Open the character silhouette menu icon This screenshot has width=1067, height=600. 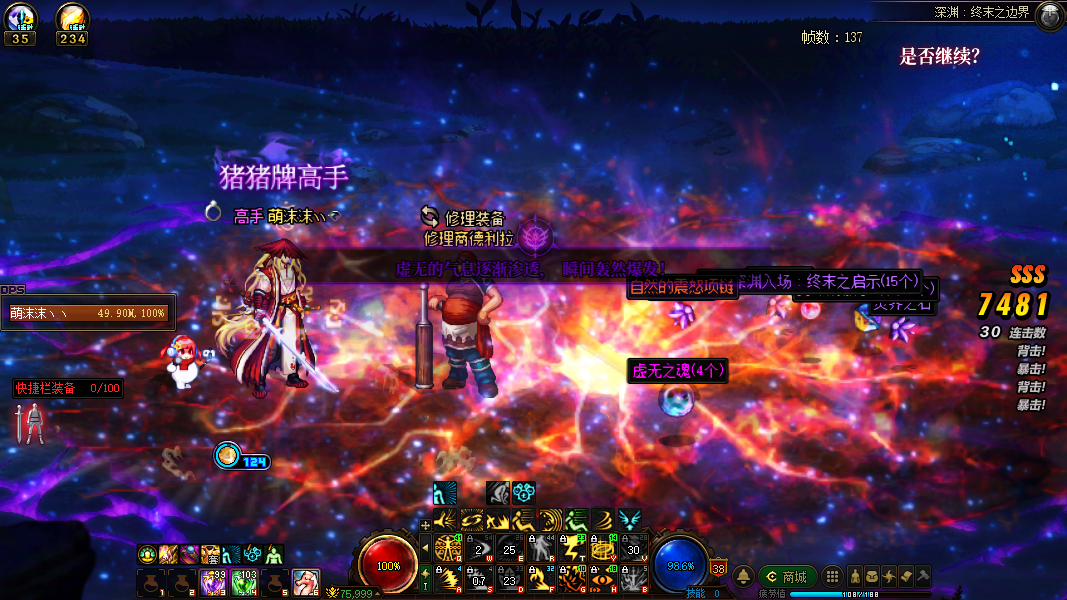[856, 577]
